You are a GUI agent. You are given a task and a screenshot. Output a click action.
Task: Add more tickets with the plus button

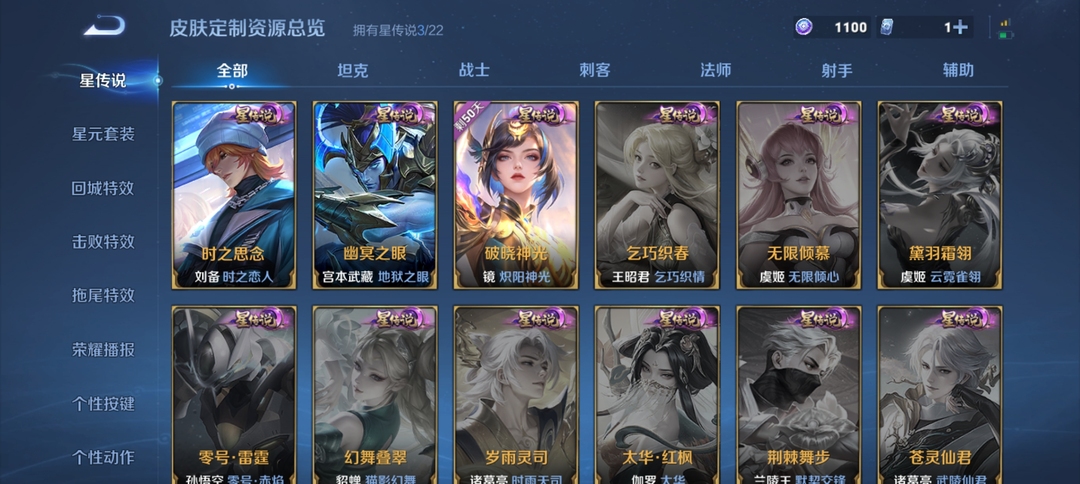959,28
